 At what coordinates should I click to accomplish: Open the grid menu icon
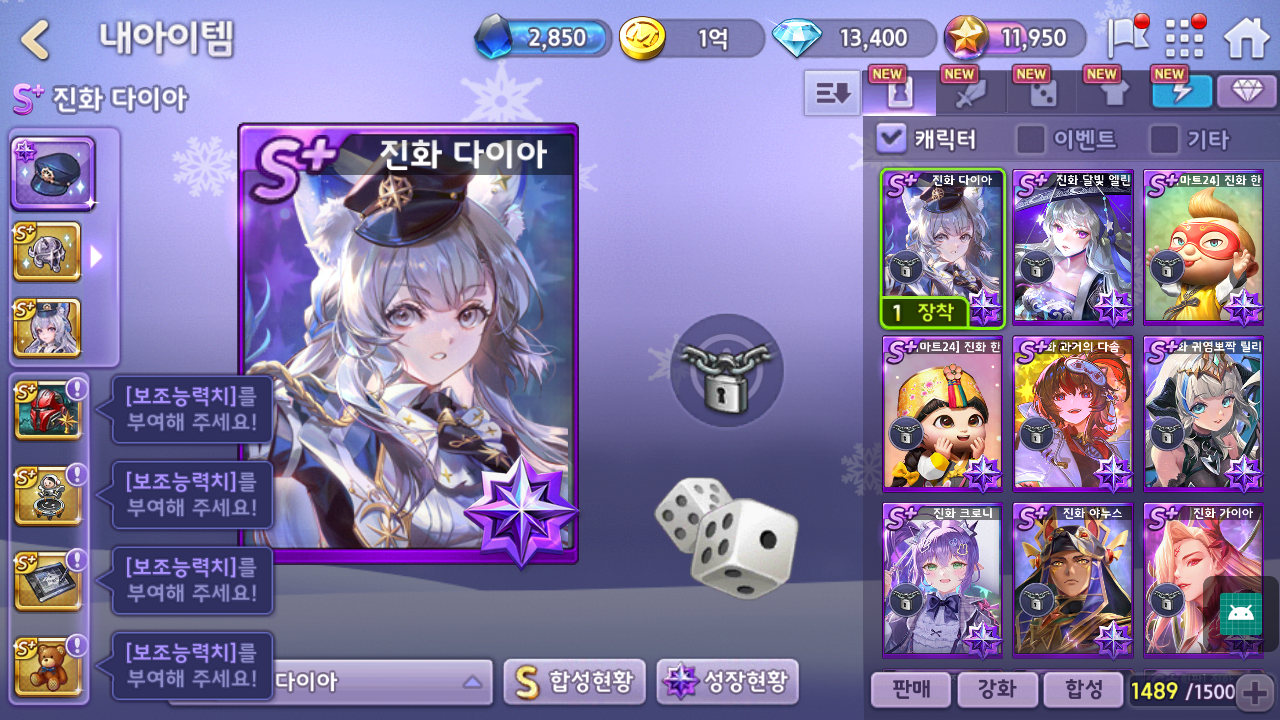pyautogui.click(x=1185, y=39)
